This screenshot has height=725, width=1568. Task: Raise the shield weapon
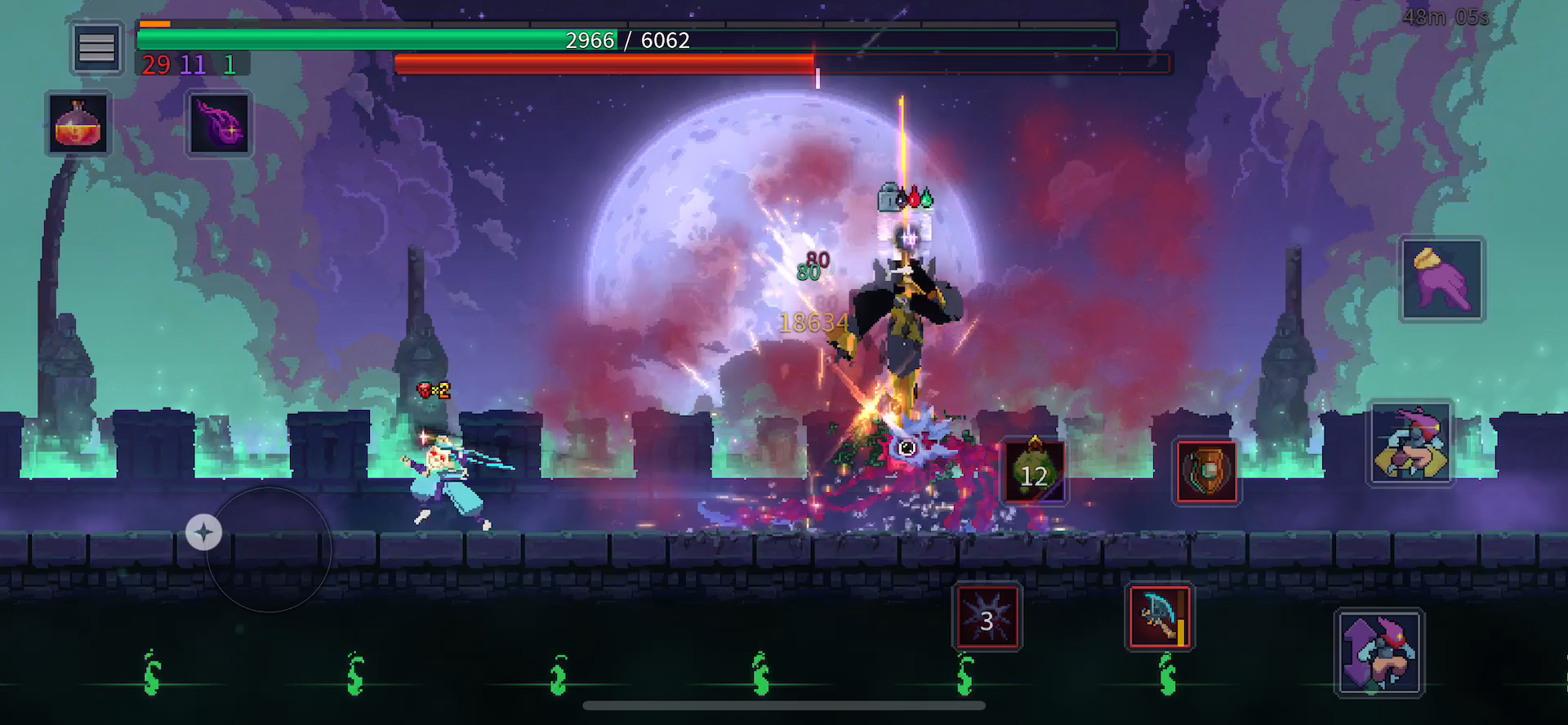tap(1206, 472)
